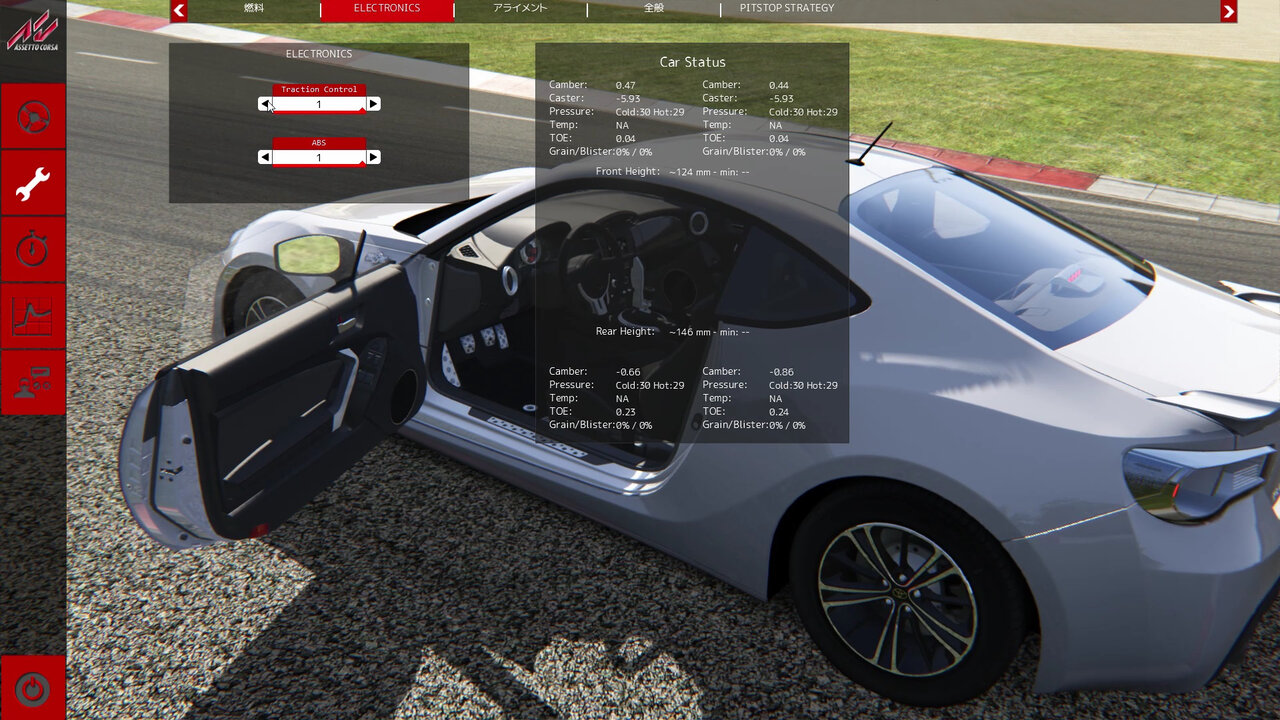Click the power exit icon
The image size is (1280, 720).
pos(33,688)
